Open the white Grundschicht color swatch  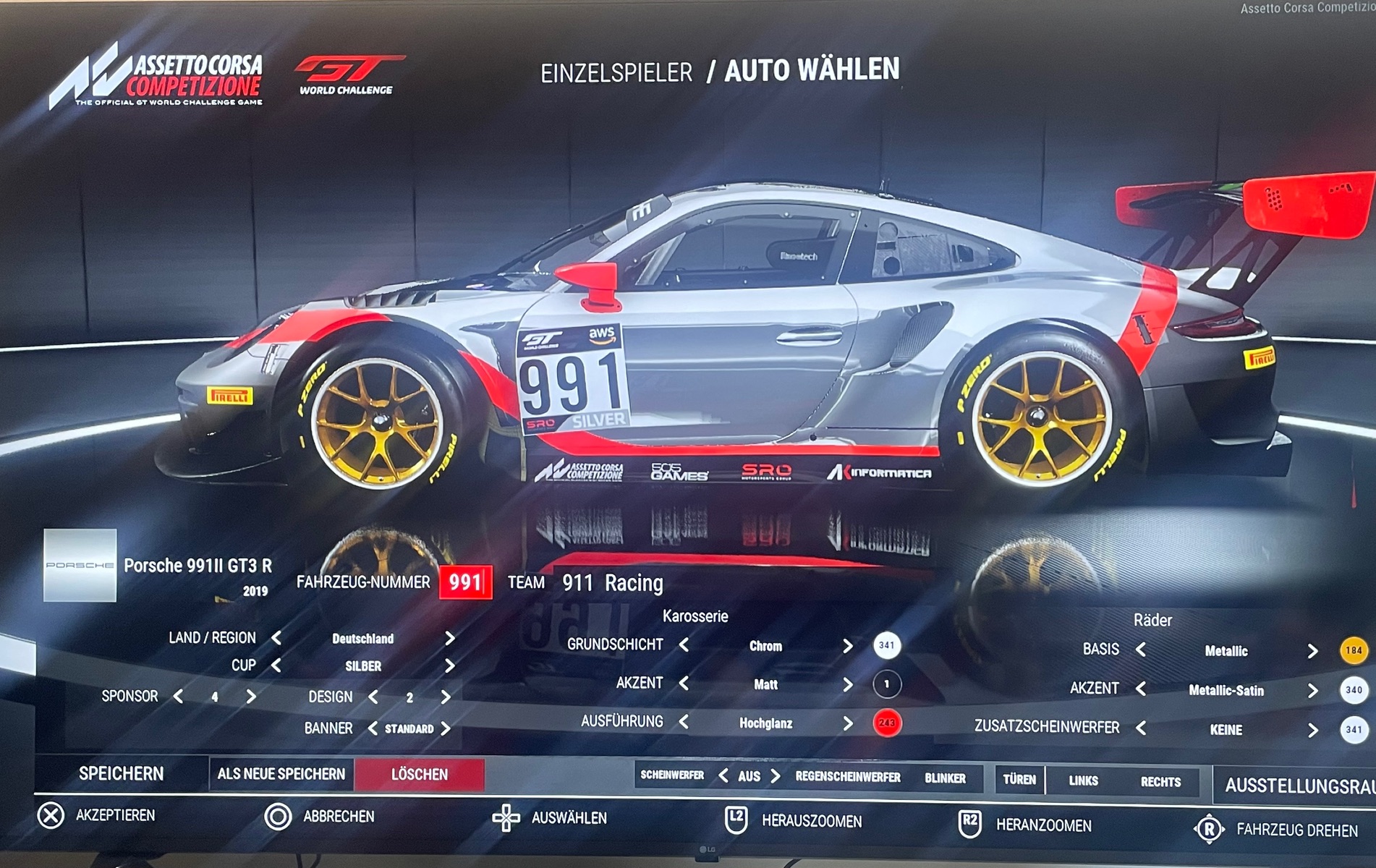pyautogui.click(x=886, y=645)
